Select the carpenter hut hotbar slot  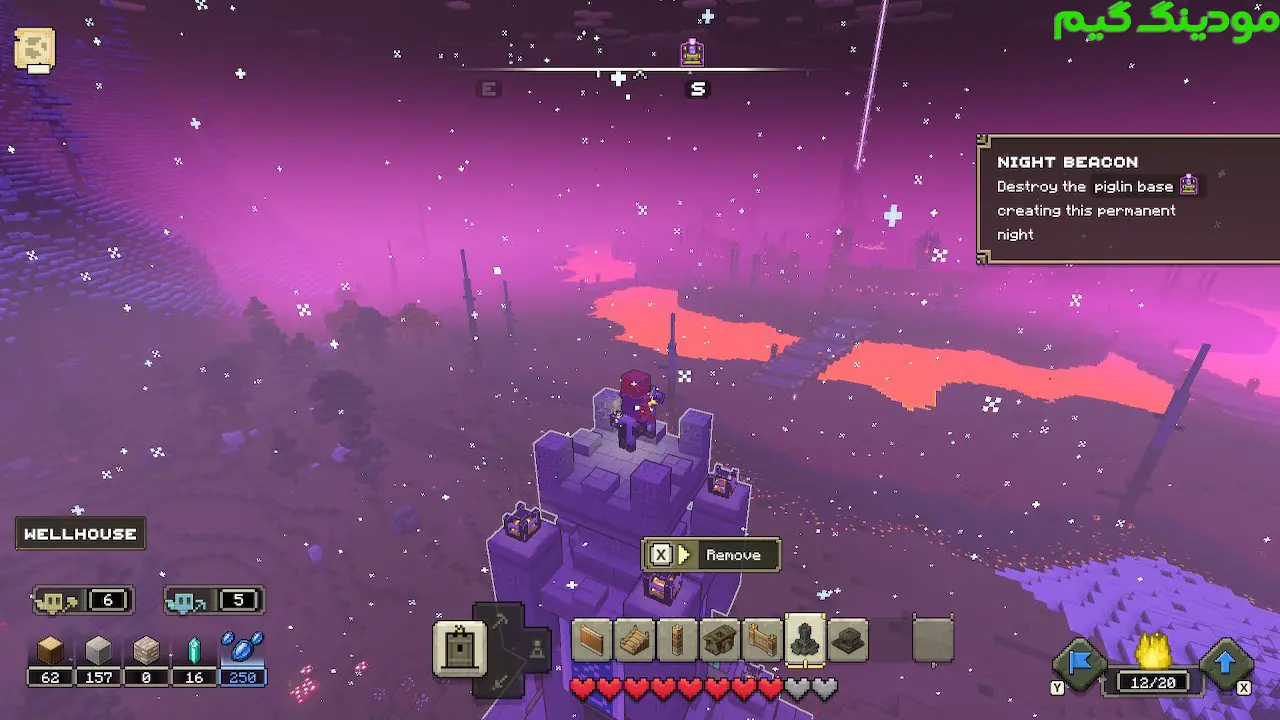point(719,640)
